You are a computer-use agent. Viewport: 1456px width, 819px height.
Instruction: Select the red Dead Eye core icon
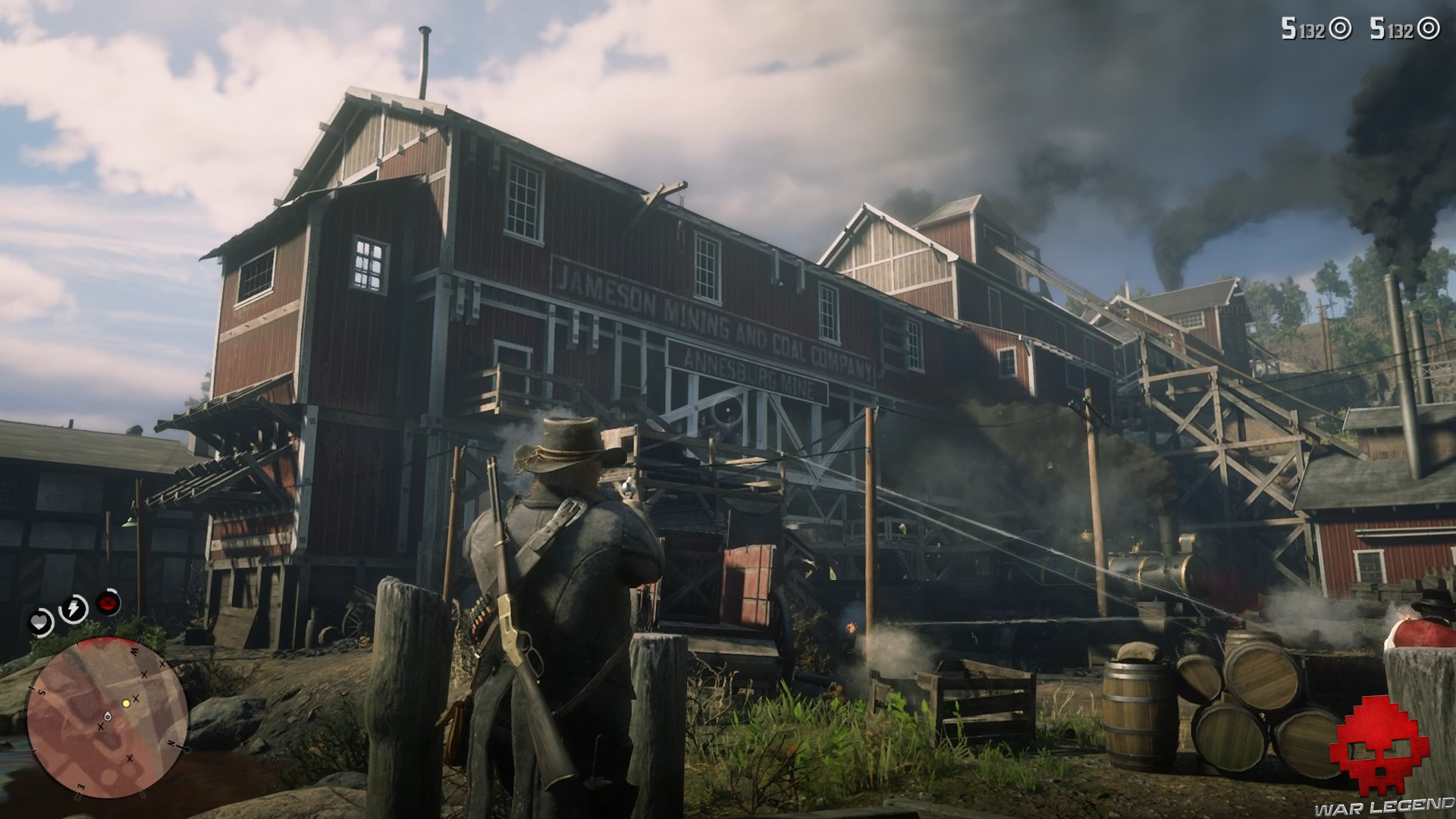pos(107,603)
